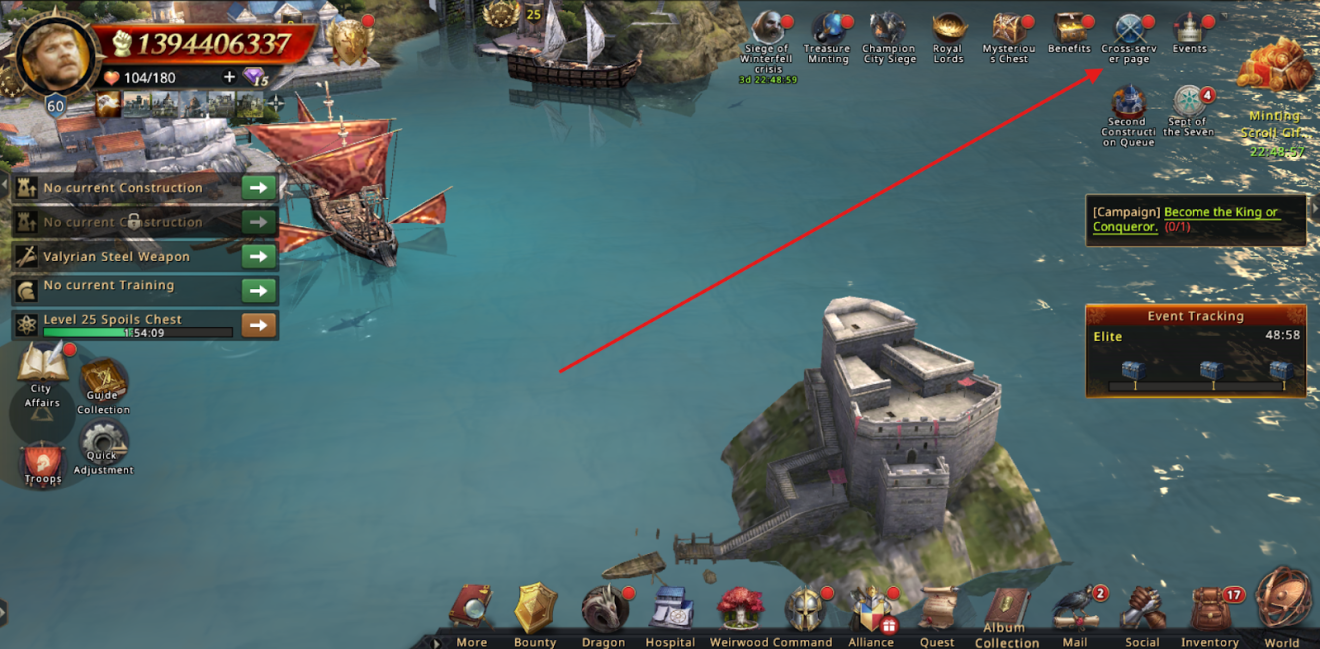Open the Siege of Winterfell crisis event
This screenshot has height=649, width=1320.
coord(768,32)
